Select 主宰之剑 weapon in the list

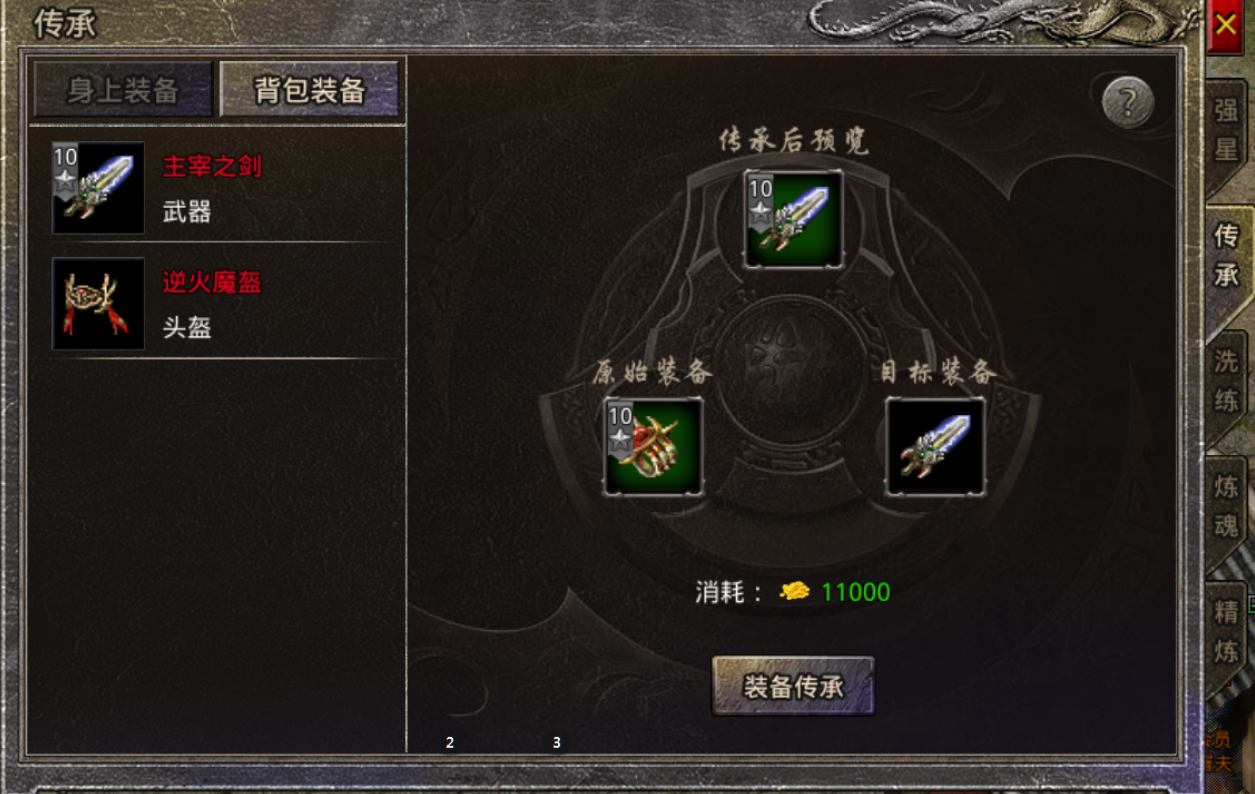coord(212,188)
